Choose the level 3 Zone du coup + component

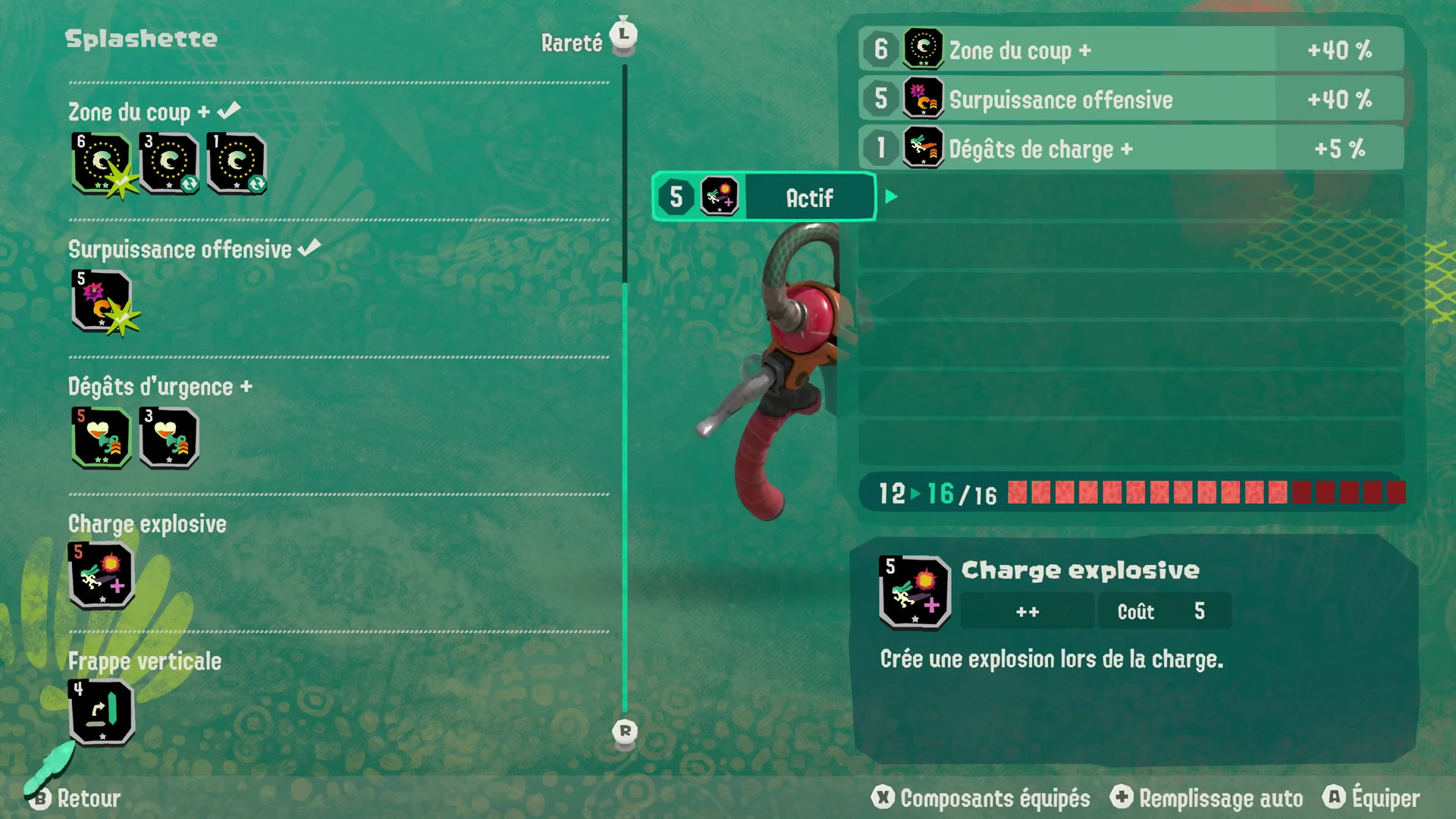[168, 163]
